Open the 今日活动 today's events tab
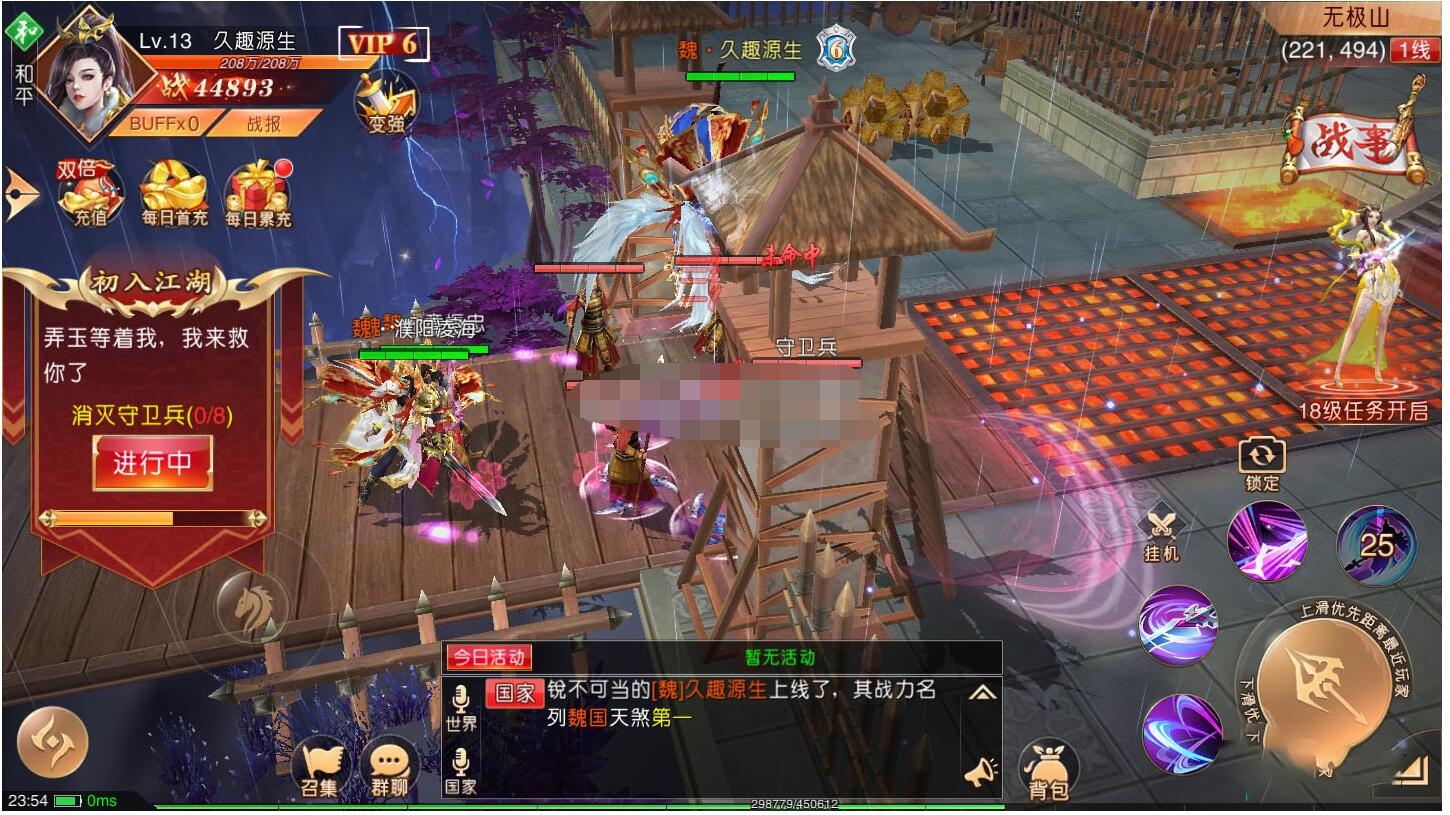Viewport: 1450px width, 815px height. pos(488,657)
